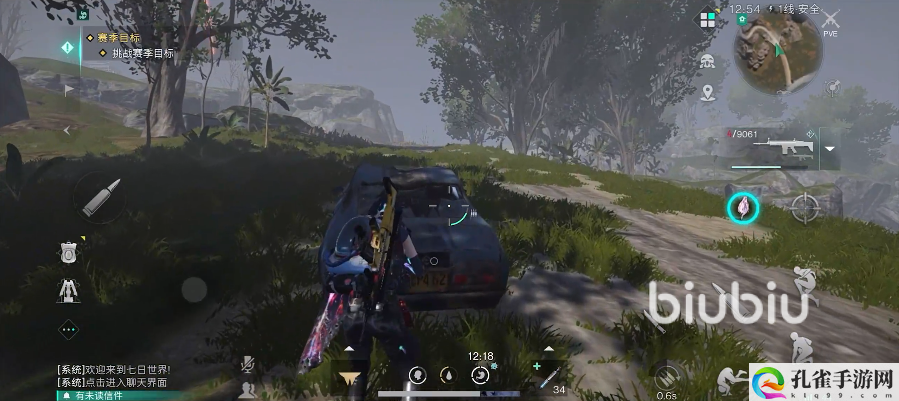The image size is (899, 401).
Task: Collapse the quest panel left arrow
Action: click(x=68, y=130)
